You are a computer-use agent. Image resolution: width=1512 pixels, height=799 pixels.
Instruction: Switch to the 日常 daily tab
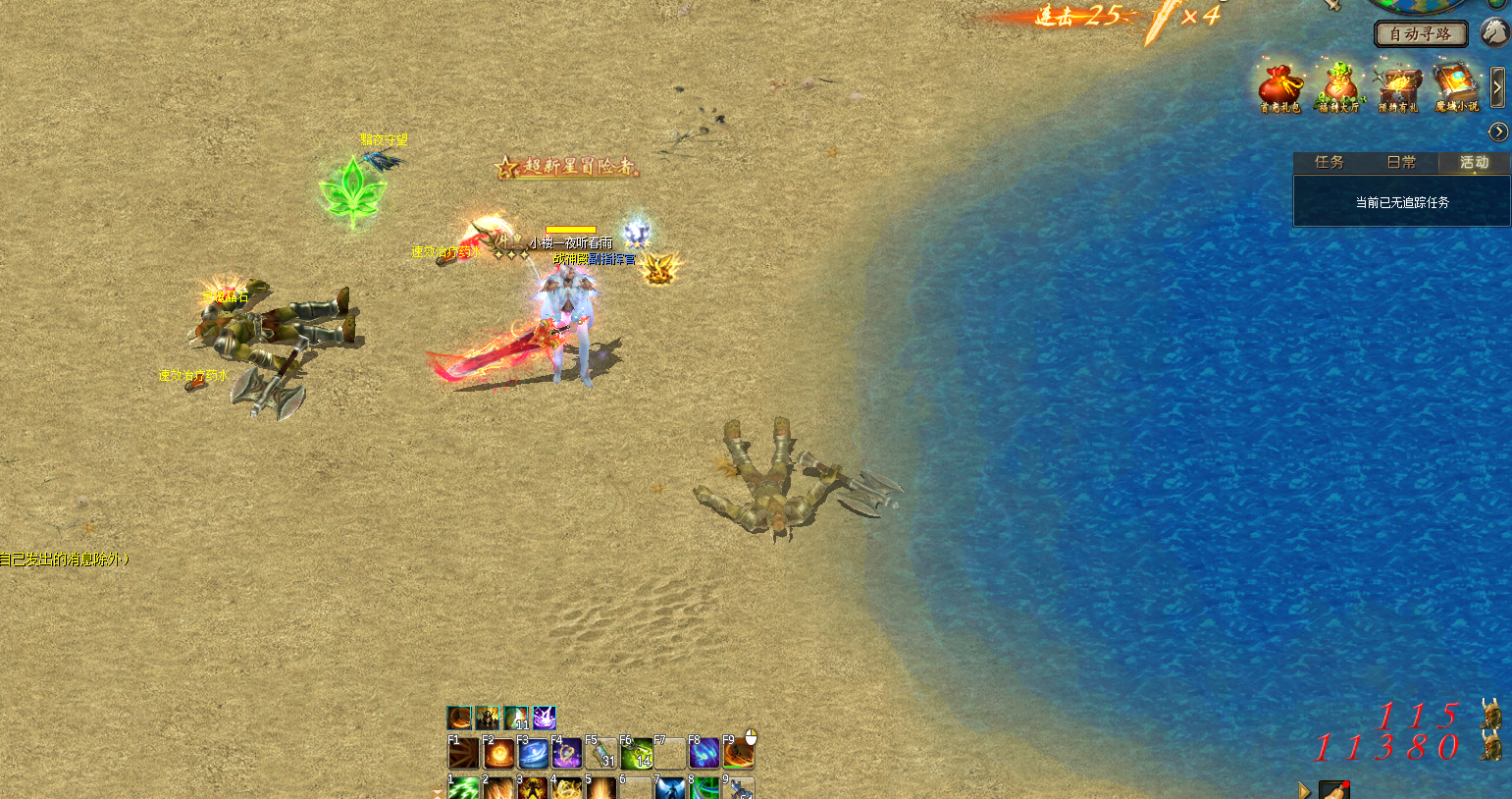click(1401, 163)
